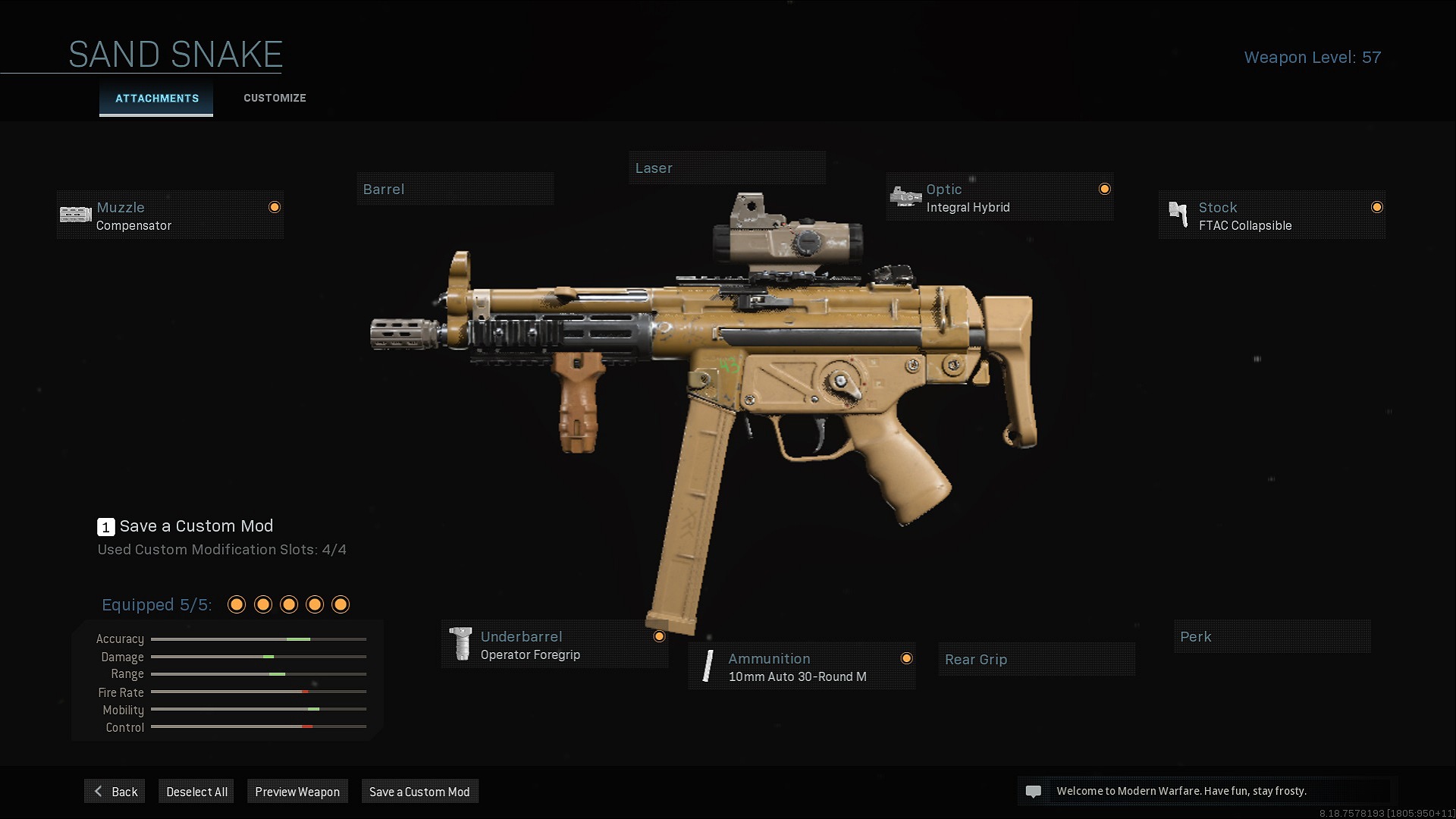
Task: Preview the weapon
Action: (x=297, y=792)
